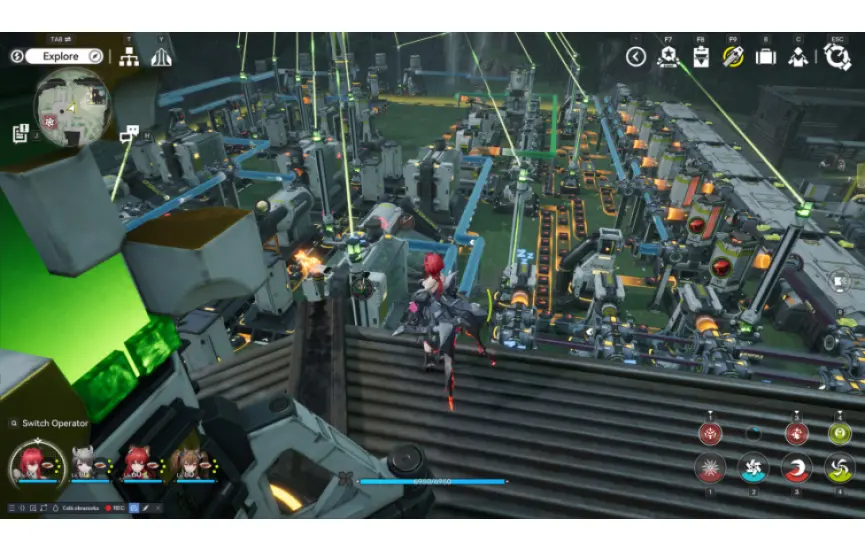Click the red REC recording button

click(113, 508)
